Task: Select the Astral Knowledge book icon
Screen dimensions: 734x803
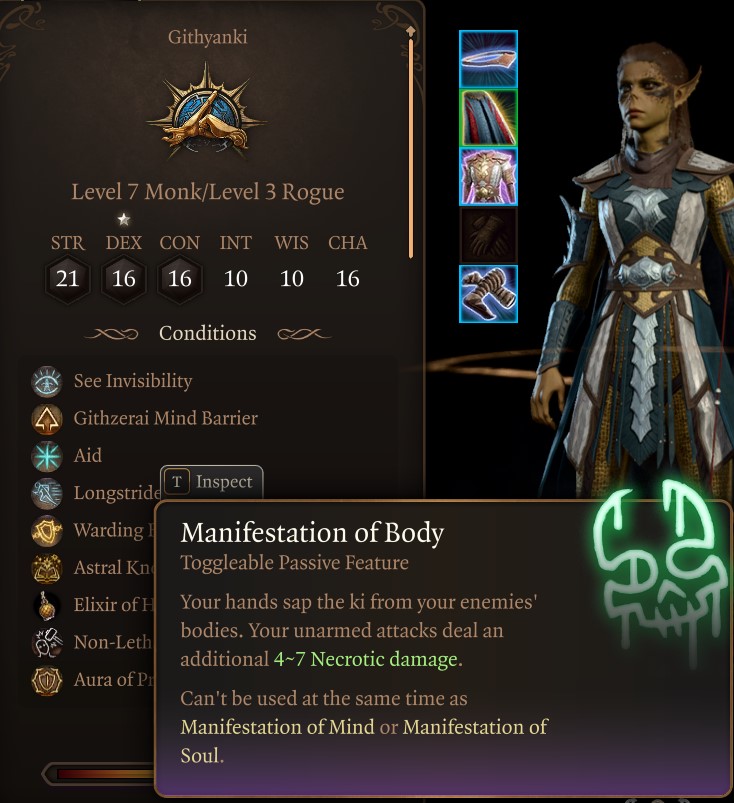Action: click(x=47, y=568)
